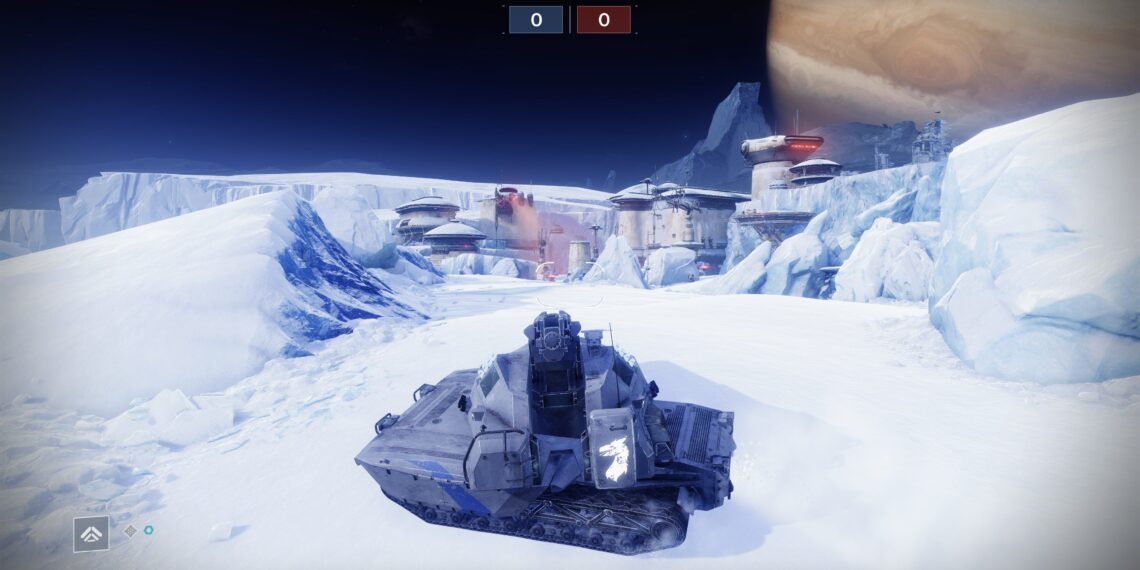Click the small grey diamond icon
Viewport: 1140px width, 570px height.
tap(130, 531)
